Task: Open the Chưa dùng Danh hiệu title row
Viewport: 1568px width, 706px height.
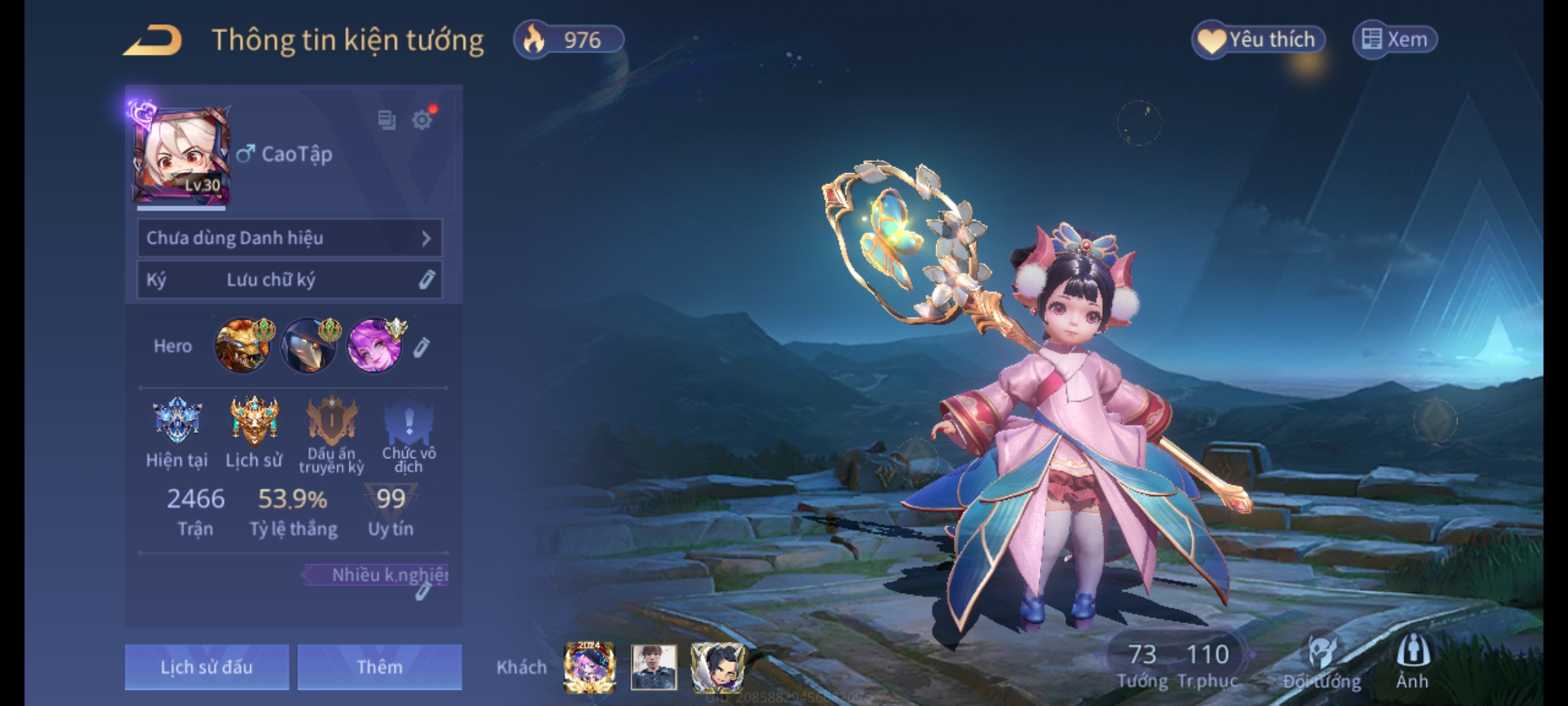Action: click(x=289, y=238)
